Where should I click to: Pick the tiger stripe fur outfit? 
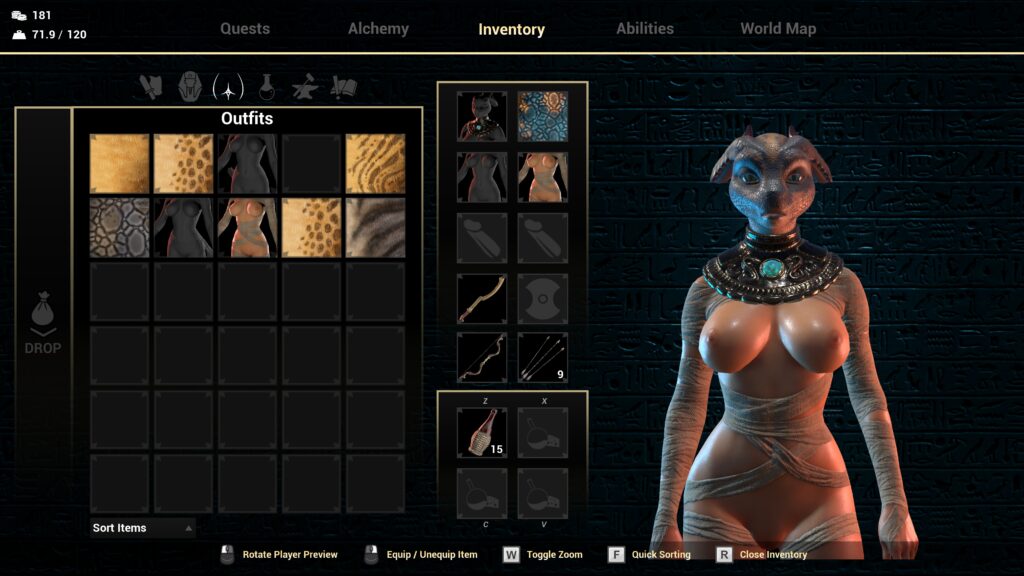376,164
